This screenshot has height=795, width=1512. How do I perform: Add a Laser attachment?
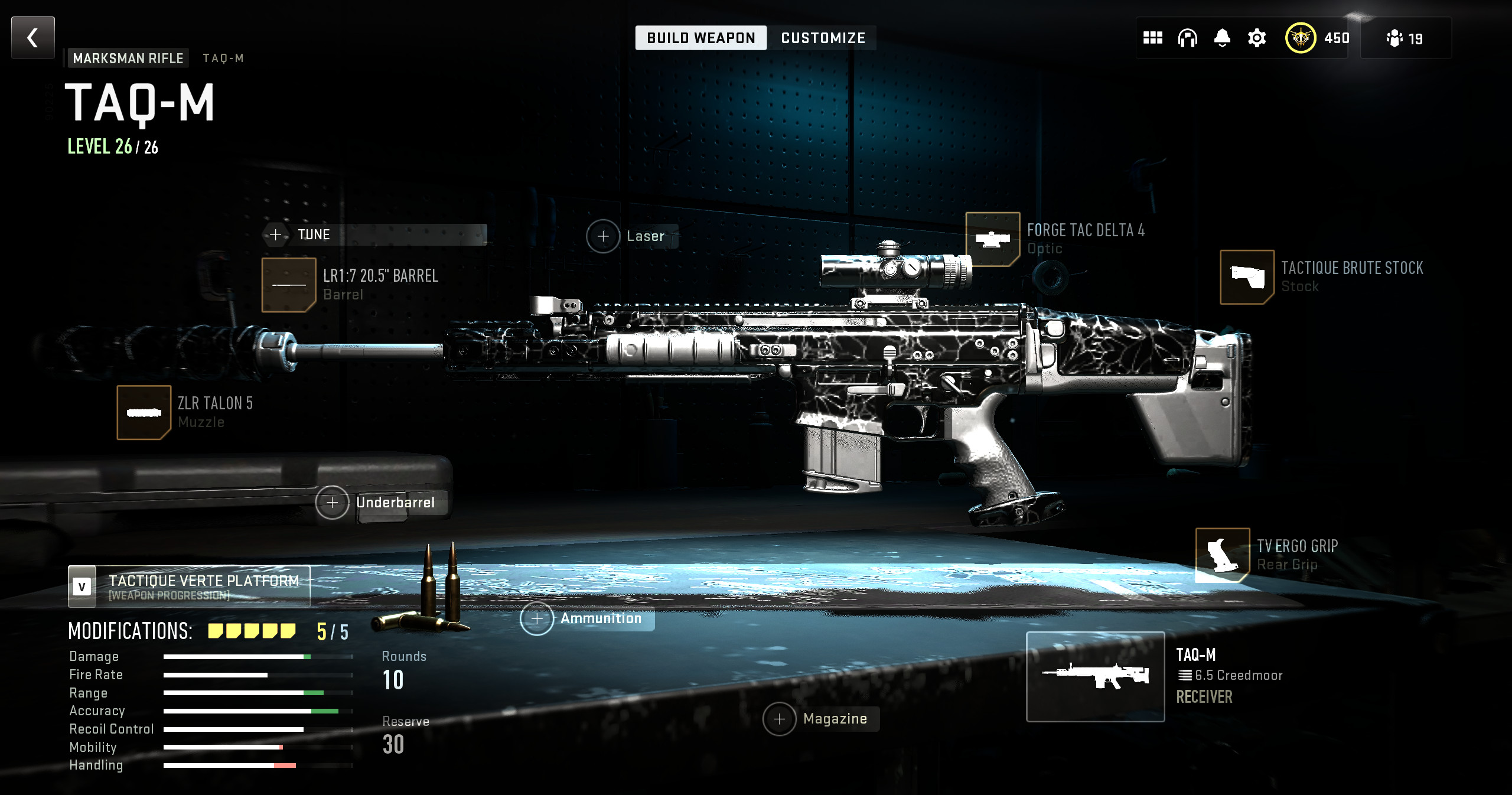[603, 236]
